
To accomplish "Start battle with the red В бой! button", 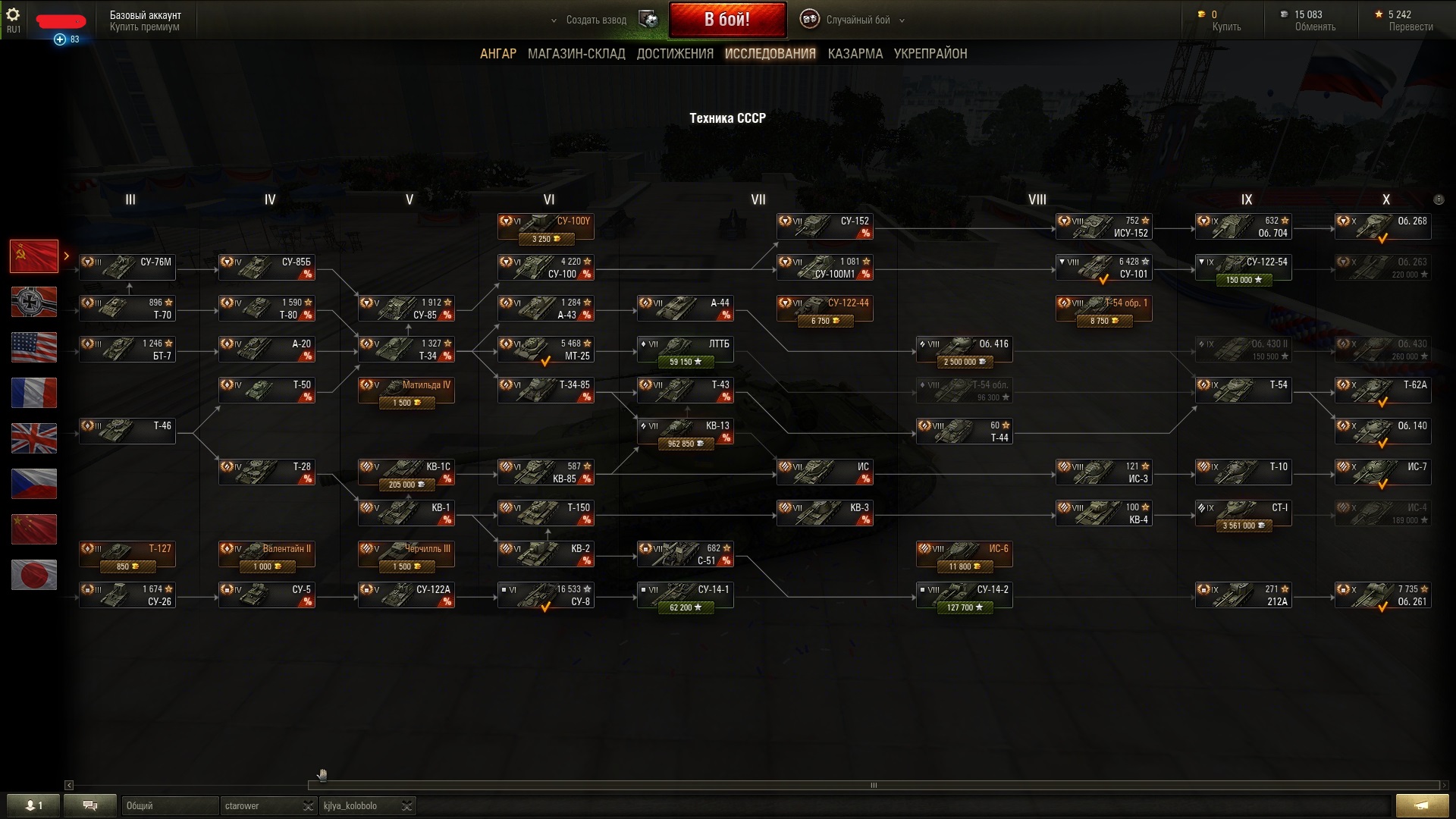I will pos(726,20).
